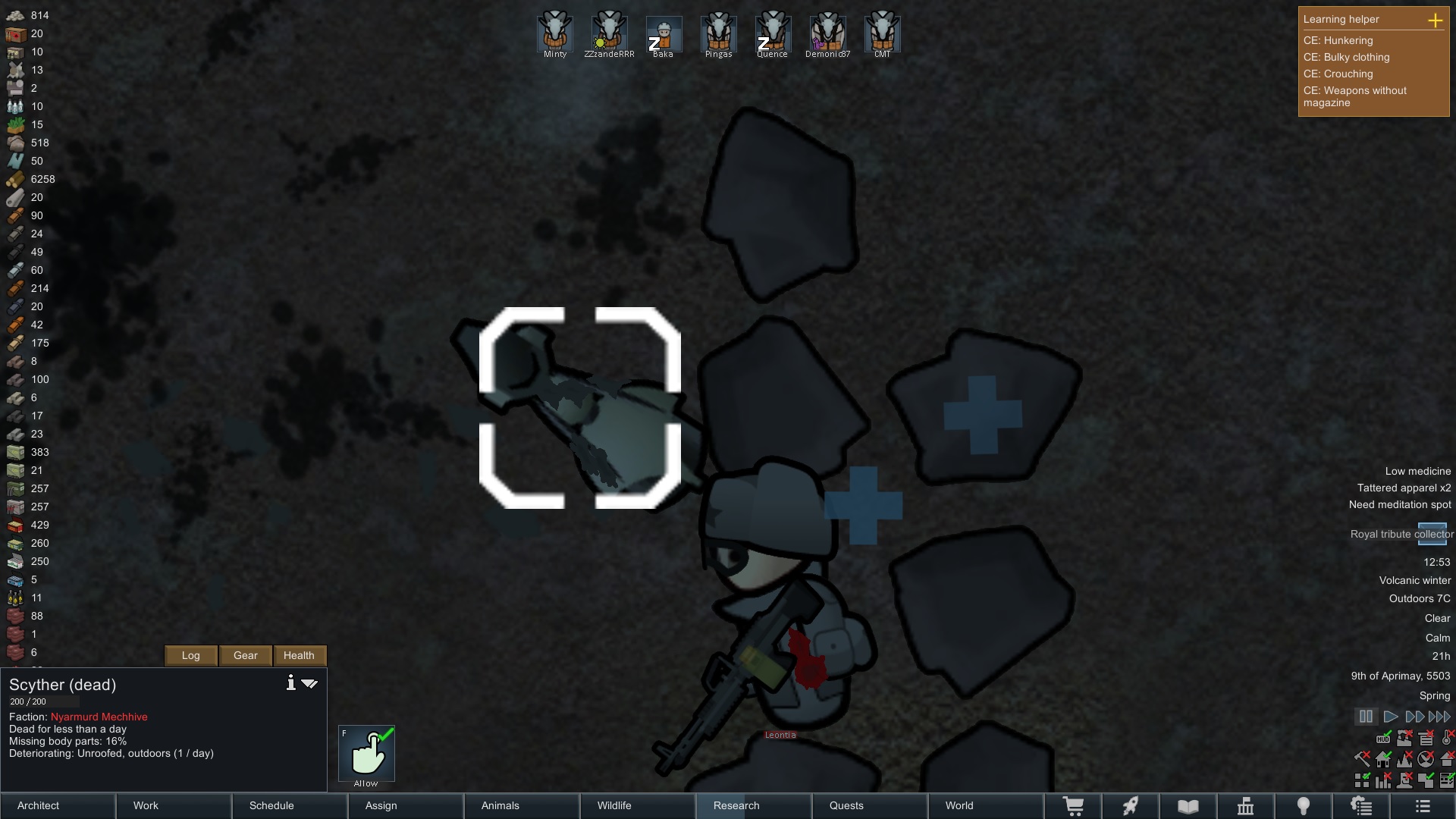The image size is (1456, 819).
Task: Click the ideas lightbulb icon
Action: point(1304,806)
